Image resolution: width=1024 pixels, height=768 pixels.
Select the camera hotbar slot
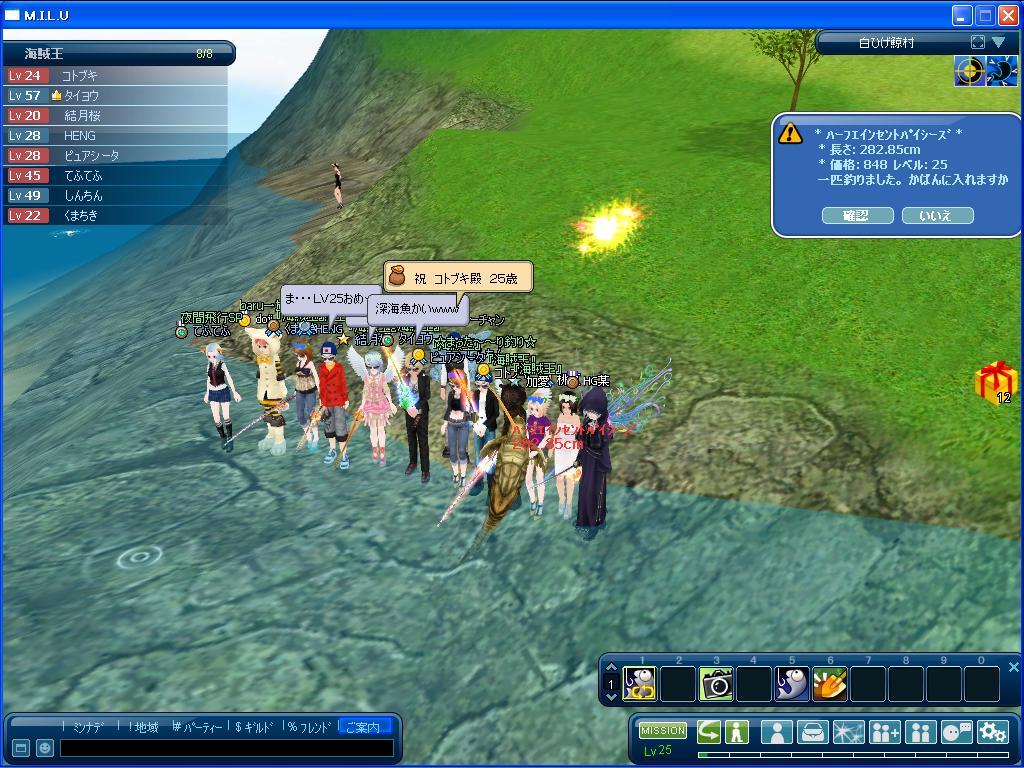[x=716, y=684]
